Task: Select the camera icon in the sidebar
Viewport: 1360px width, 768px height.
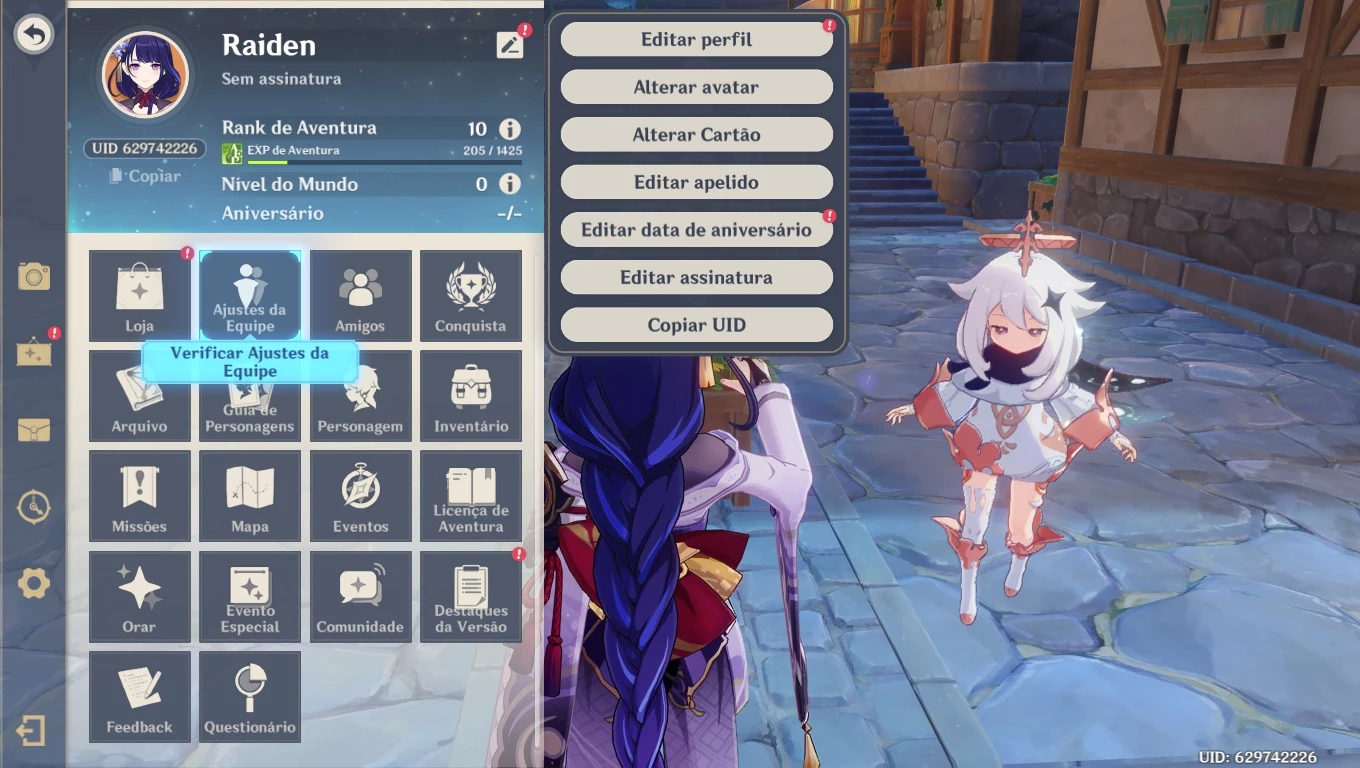Action: [x=33, y=278]
